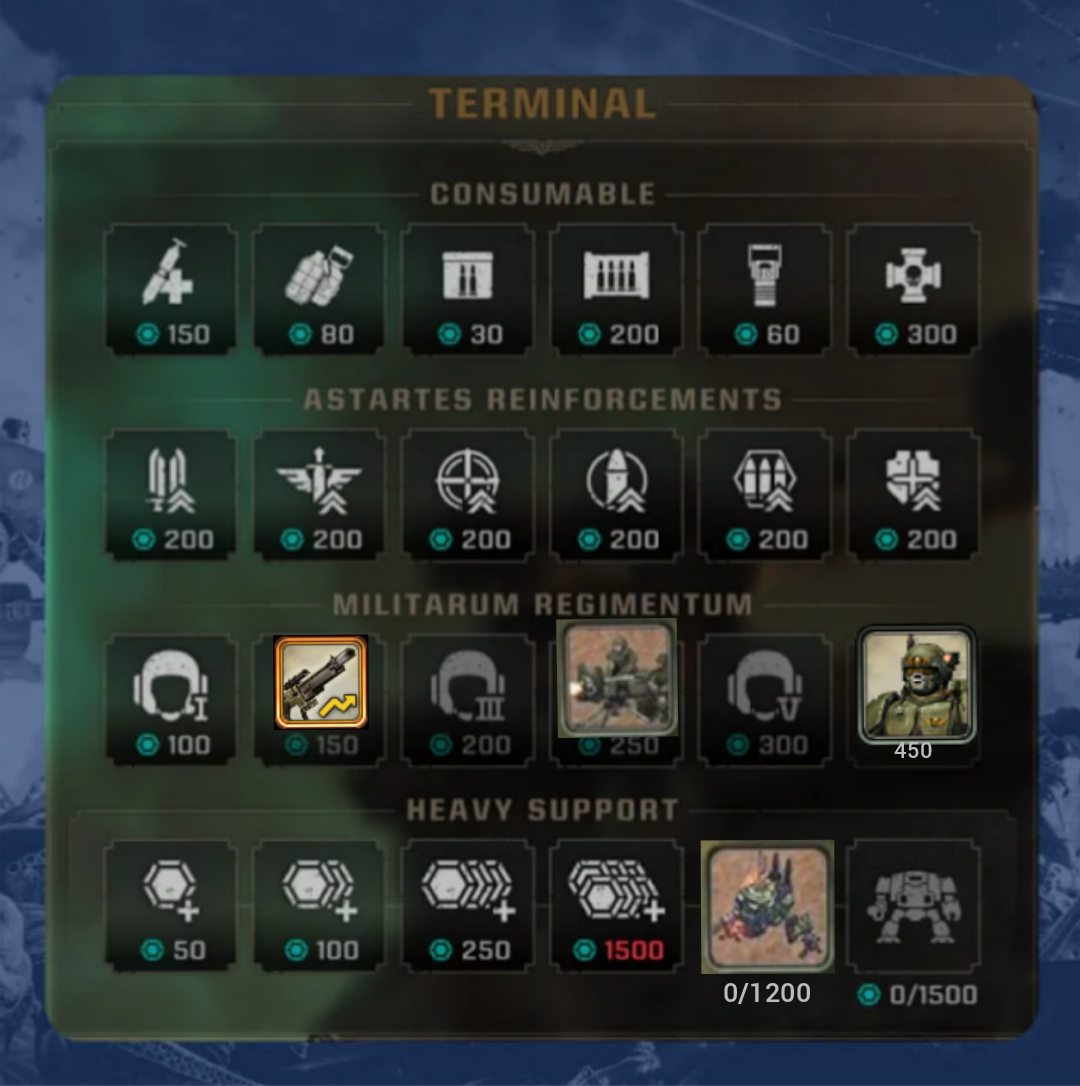Viewport: 1080px width, 1086px height.
Task: Buy the 150-cost missile consumable
Action: [x=171, y=287]
